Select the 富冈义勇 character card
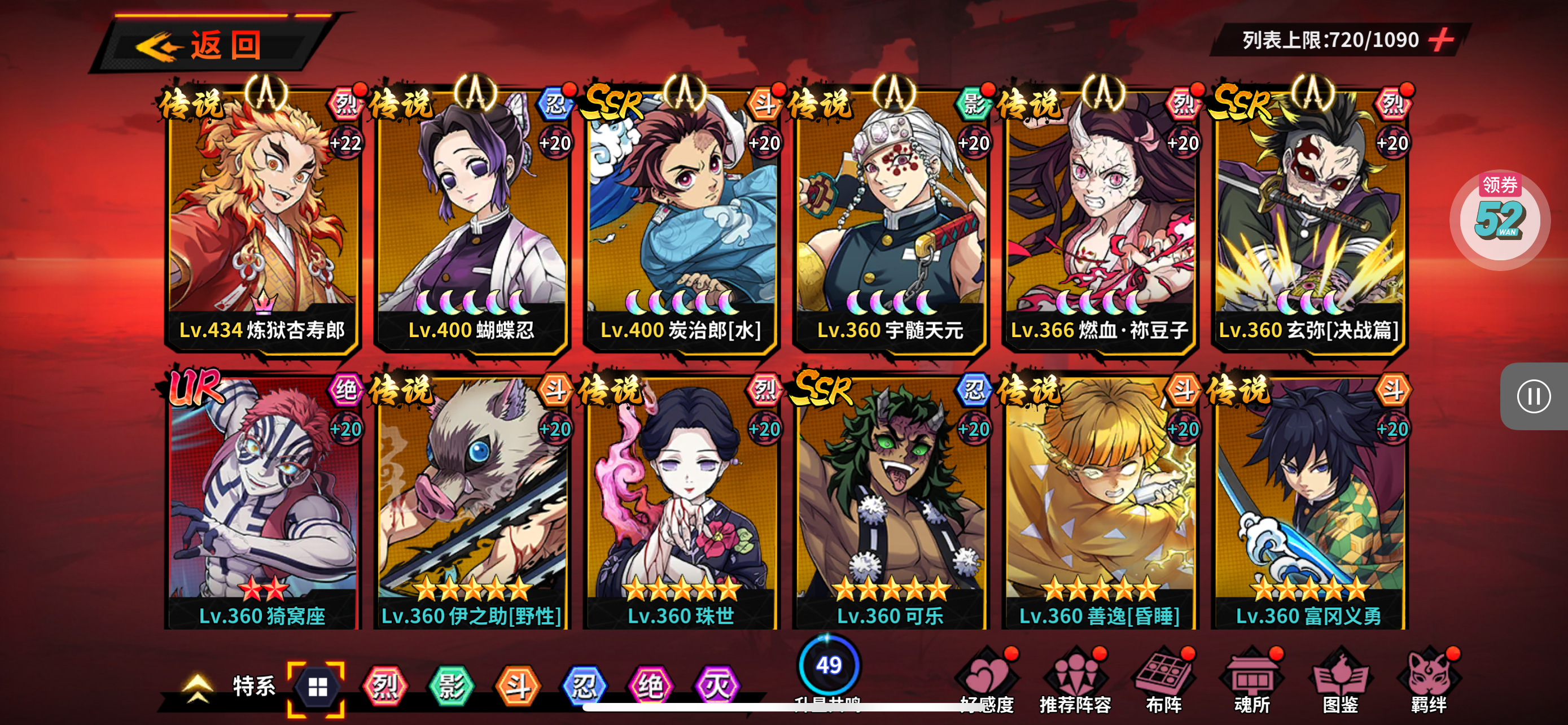 pyautogui.click(x=1309, y=502)
